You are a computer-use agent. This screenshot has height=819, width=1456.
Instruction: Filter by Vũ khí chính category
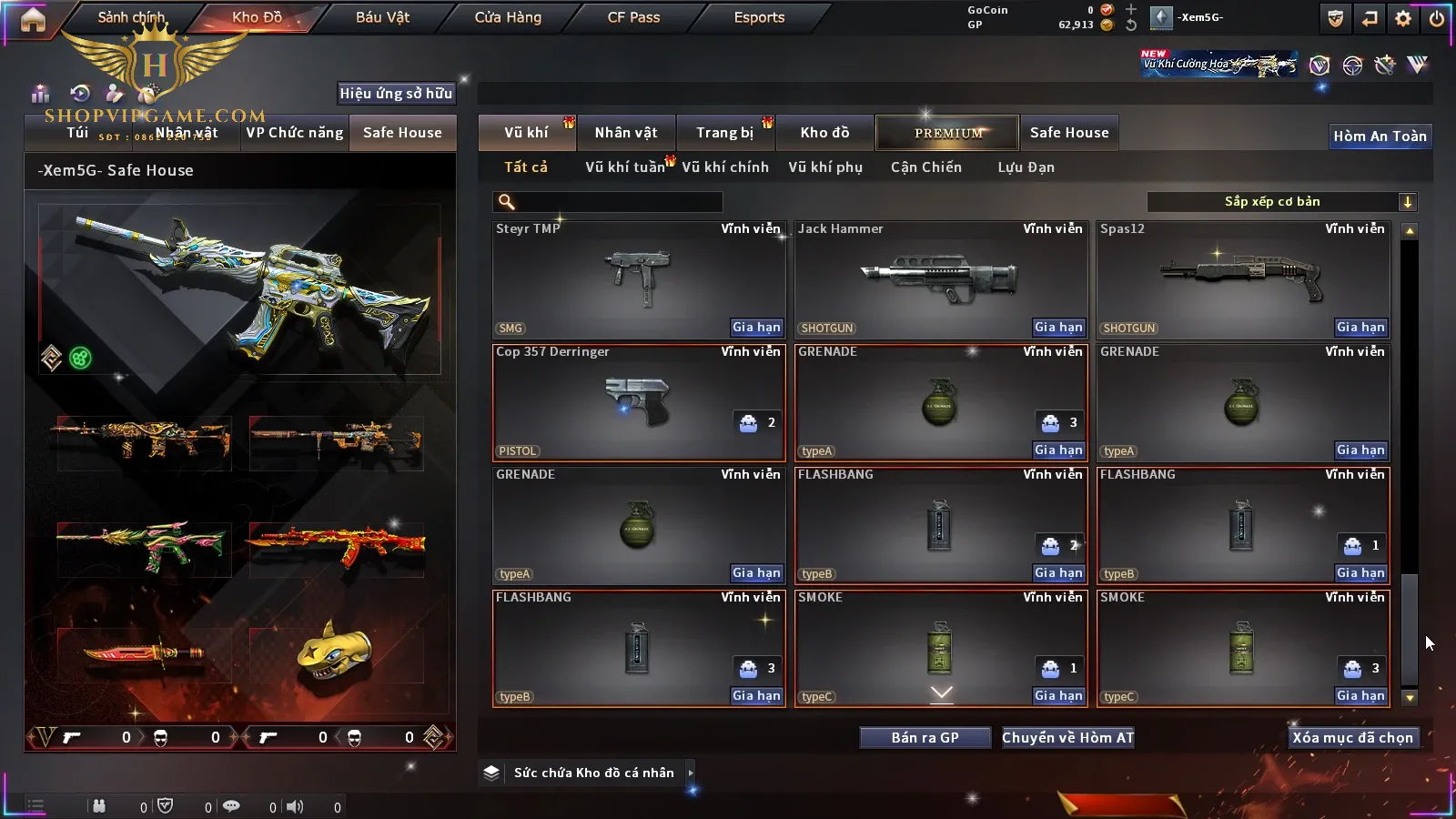pos(725,167)
